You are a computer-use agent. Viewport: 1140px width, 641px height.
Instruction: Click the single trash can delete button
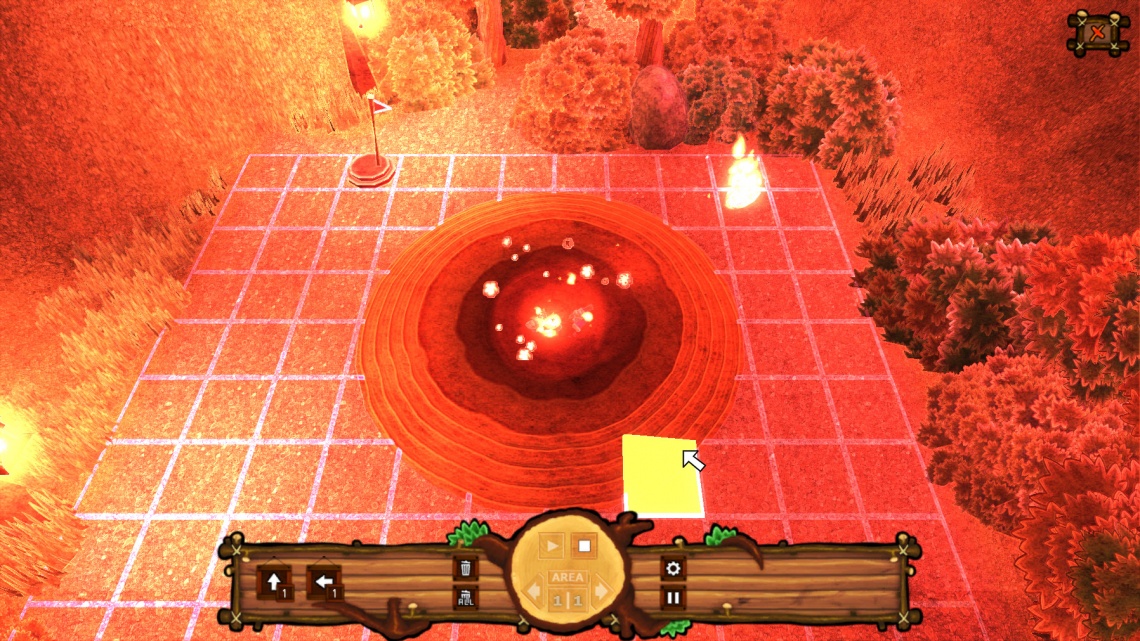tap(465, 568)
